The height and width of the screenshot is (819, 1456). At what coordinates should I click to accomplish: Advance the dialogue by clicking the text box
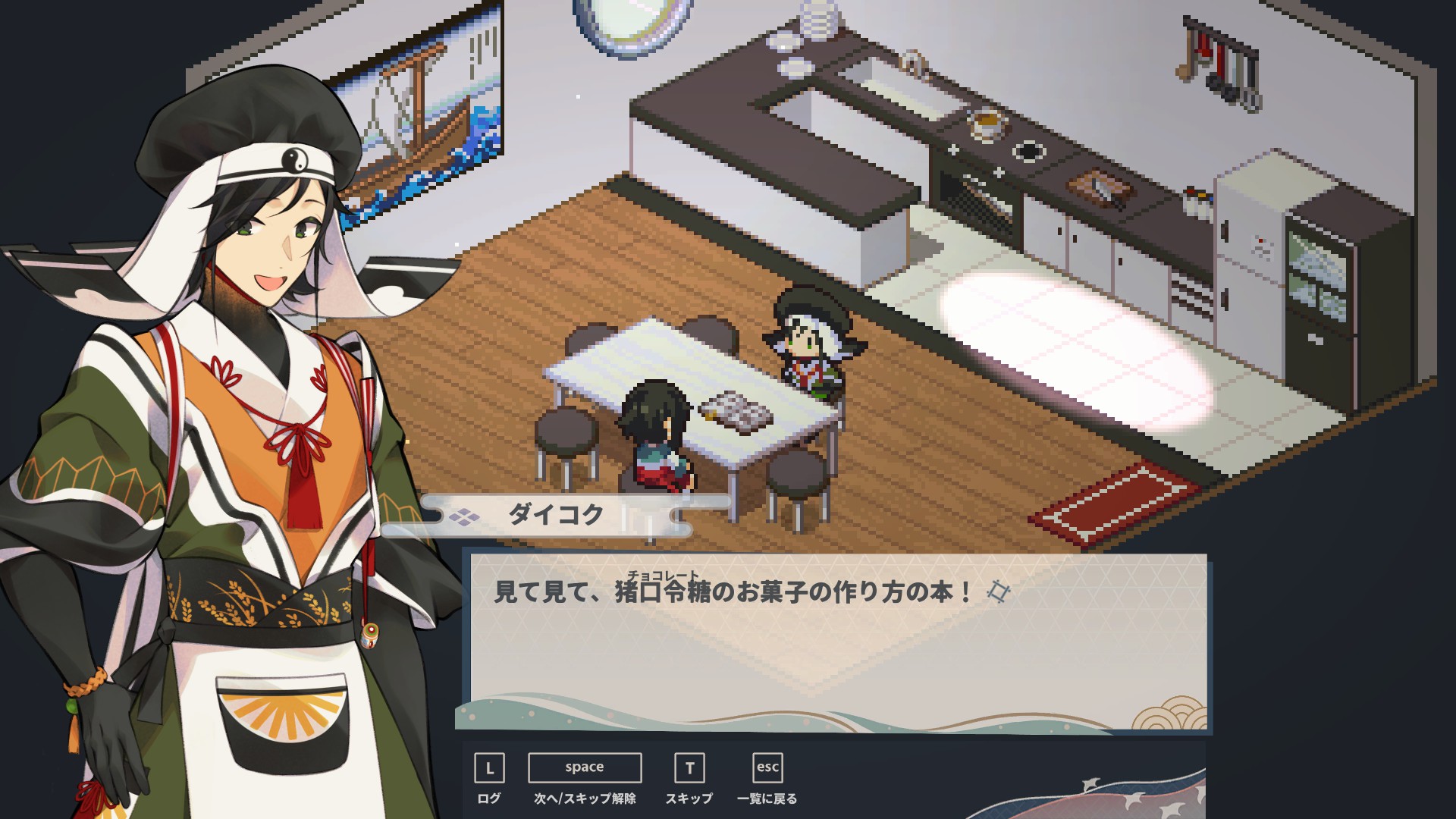point(837,642)
